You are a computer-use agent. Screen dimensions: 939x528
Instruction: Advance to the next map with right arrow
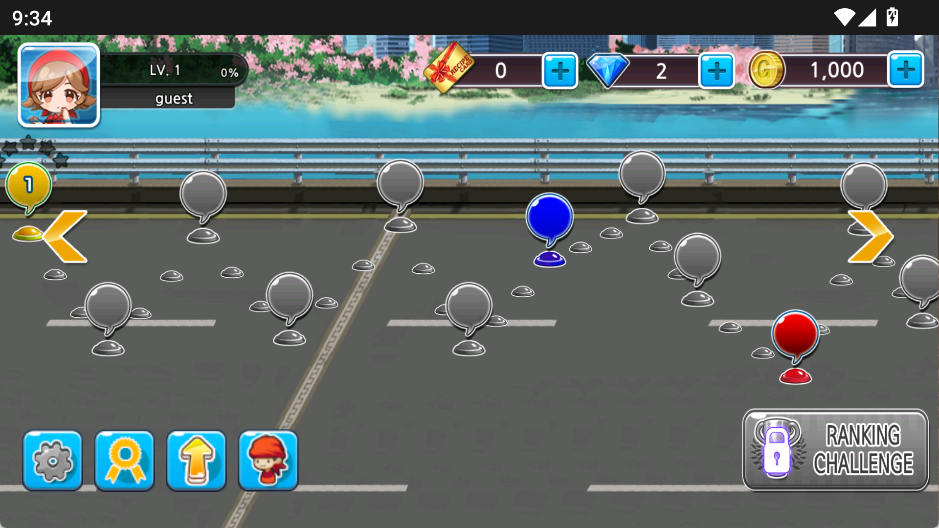(x=870, y=236)
